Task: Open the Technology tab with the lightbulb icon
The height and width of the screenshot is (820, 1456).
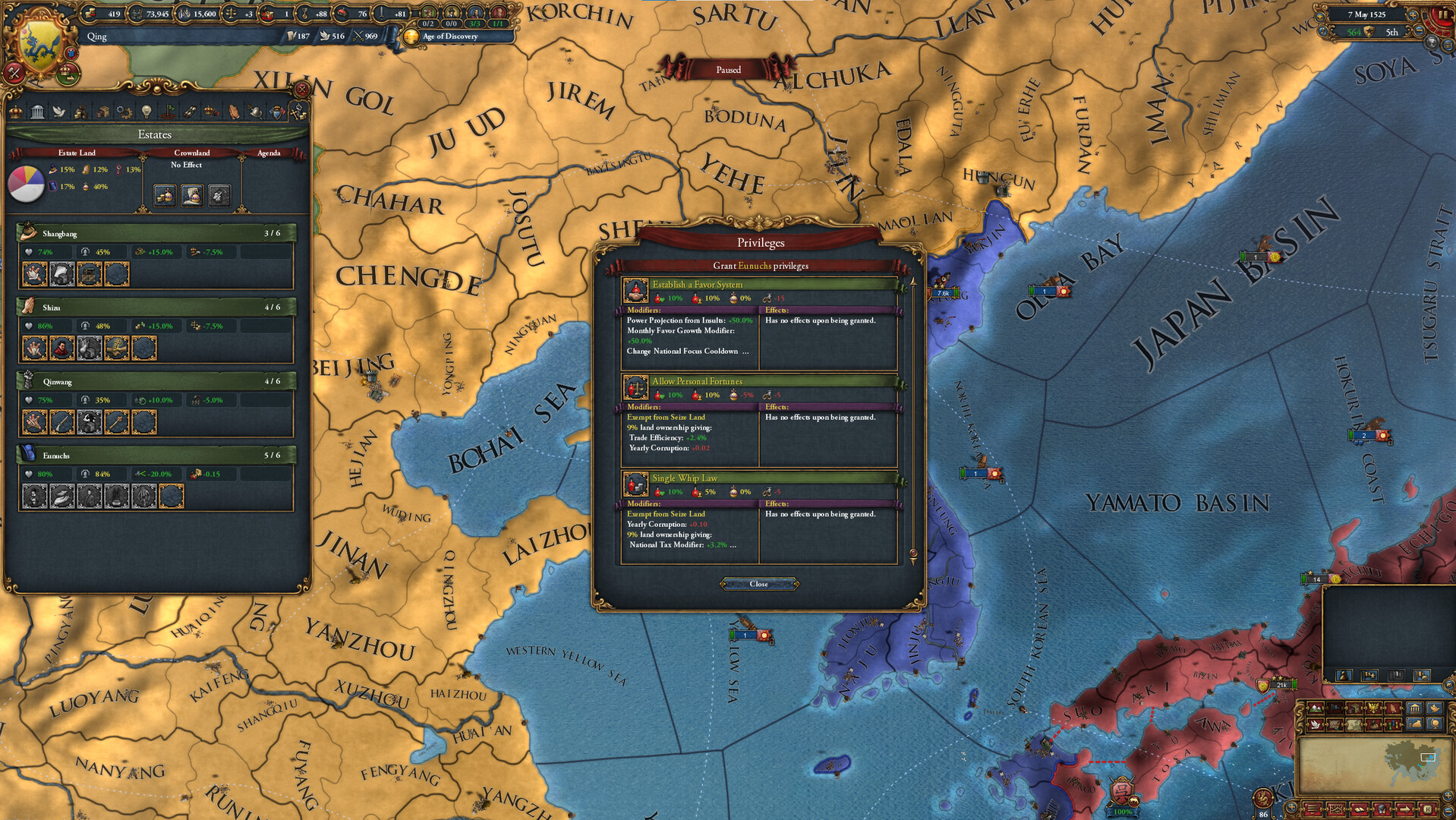Action: click(147, 111)
